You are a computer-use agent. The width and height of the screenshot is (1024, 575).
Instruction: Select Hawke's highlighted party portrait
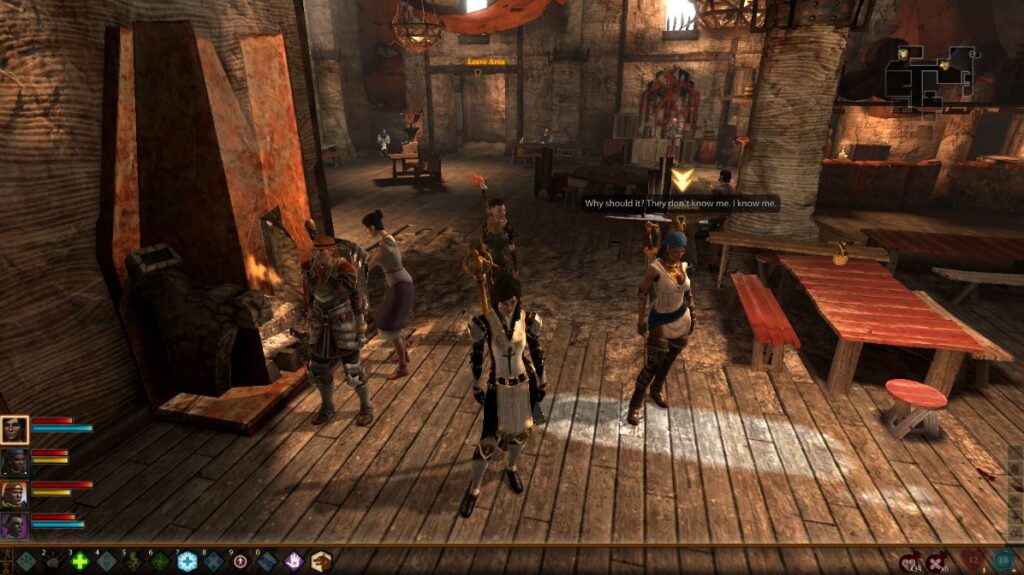coord(15,430)
